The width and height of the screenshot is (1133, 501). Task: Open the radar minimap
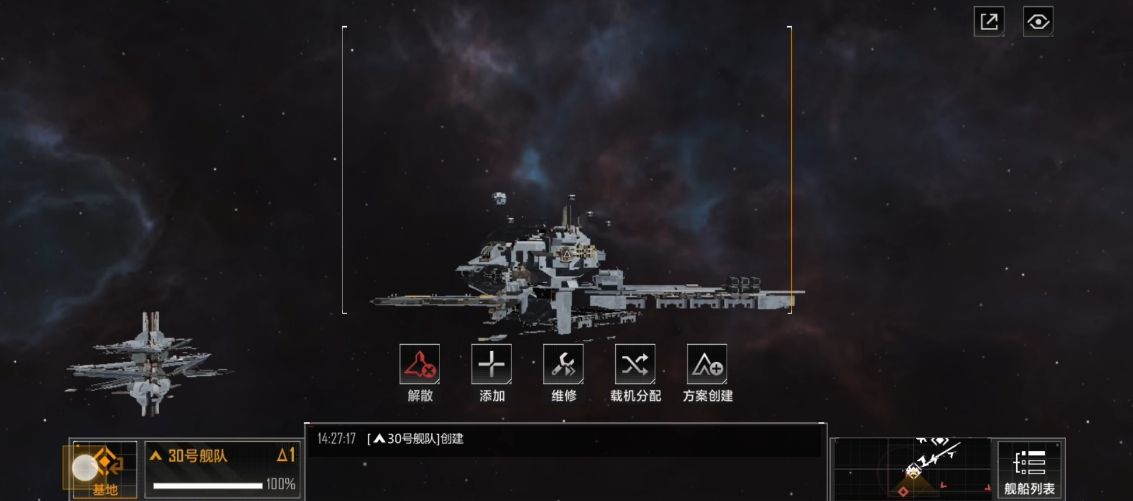pyautogui.click(x=913, y=468)
